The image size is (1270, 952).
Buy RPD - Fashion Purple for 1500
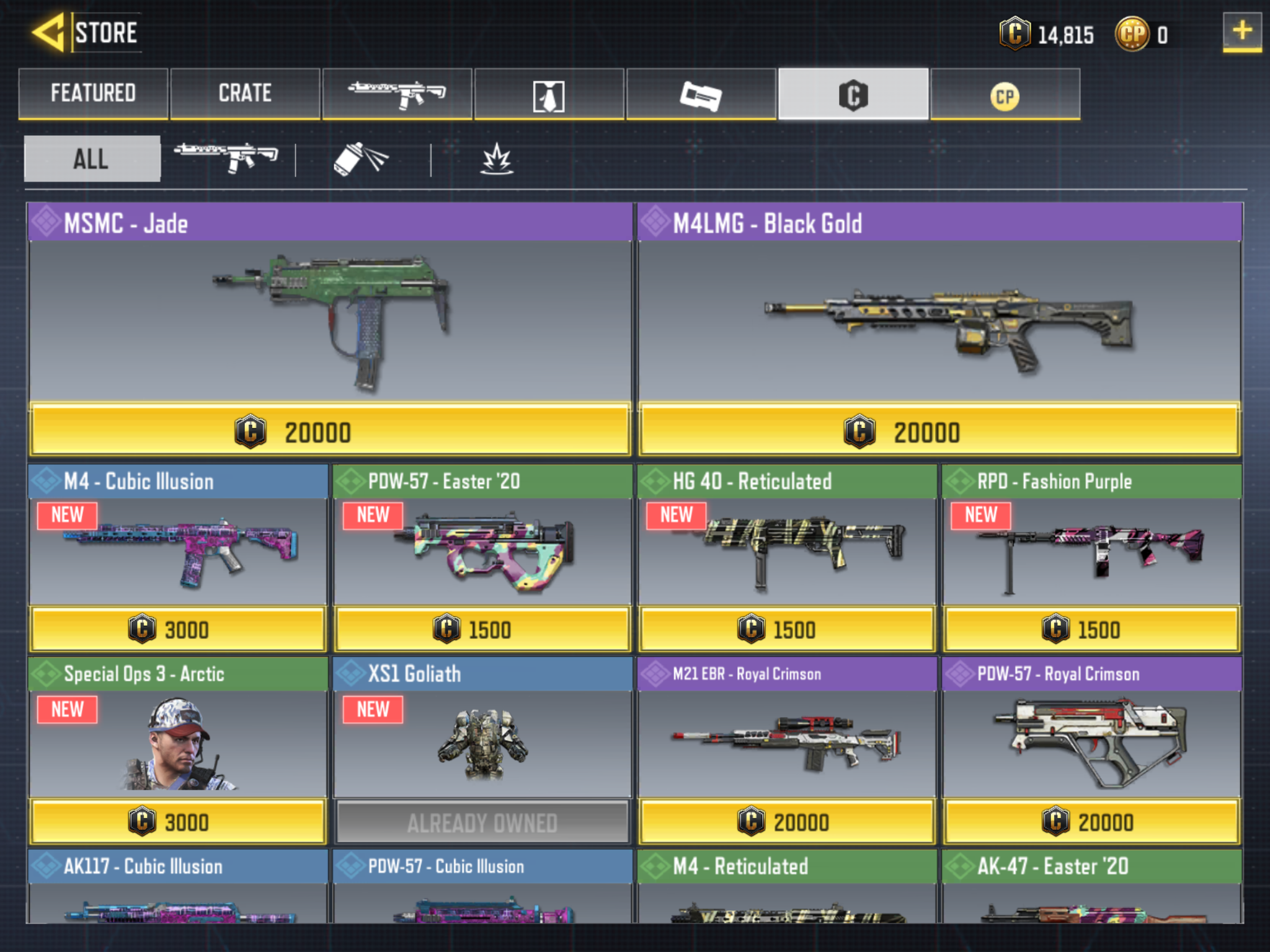[x=1091, y=629]
